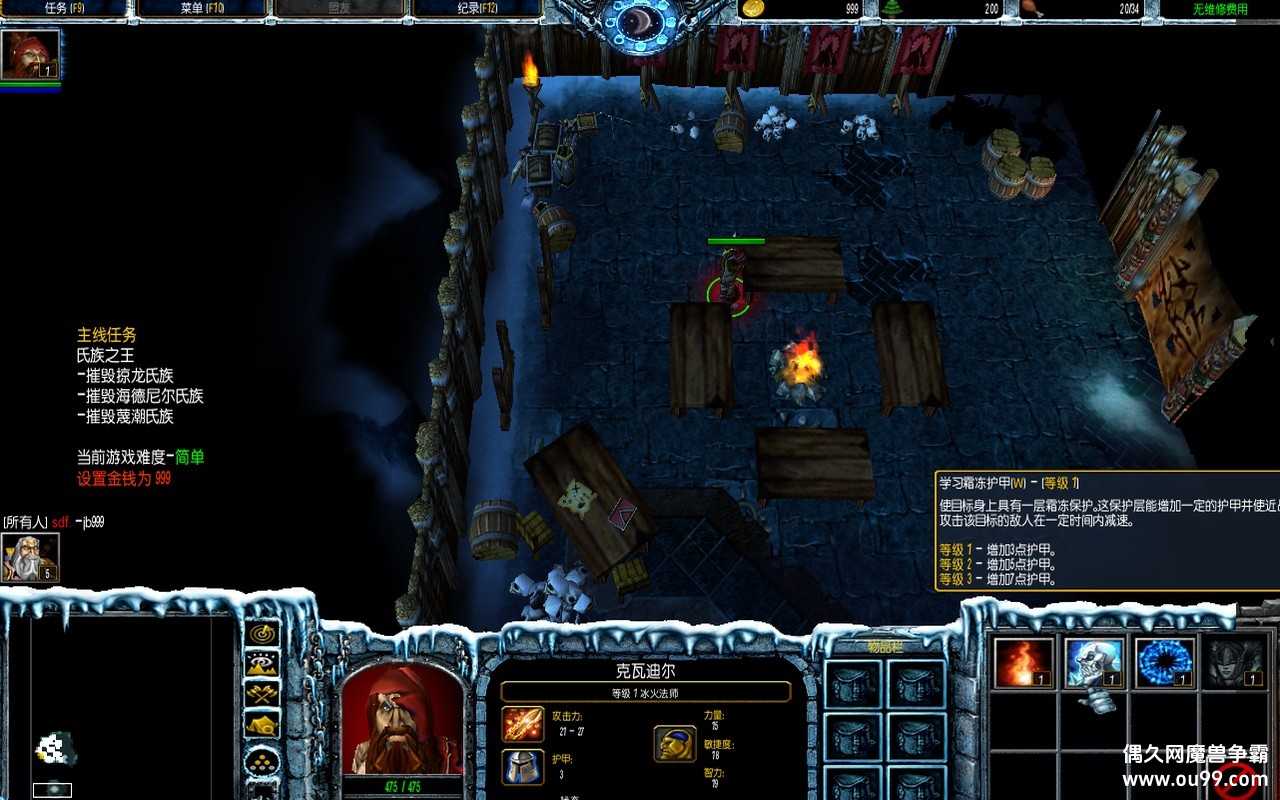
Task: Click the greyed helmeted-figure ability icon
Action: [x=1234, y=662]
